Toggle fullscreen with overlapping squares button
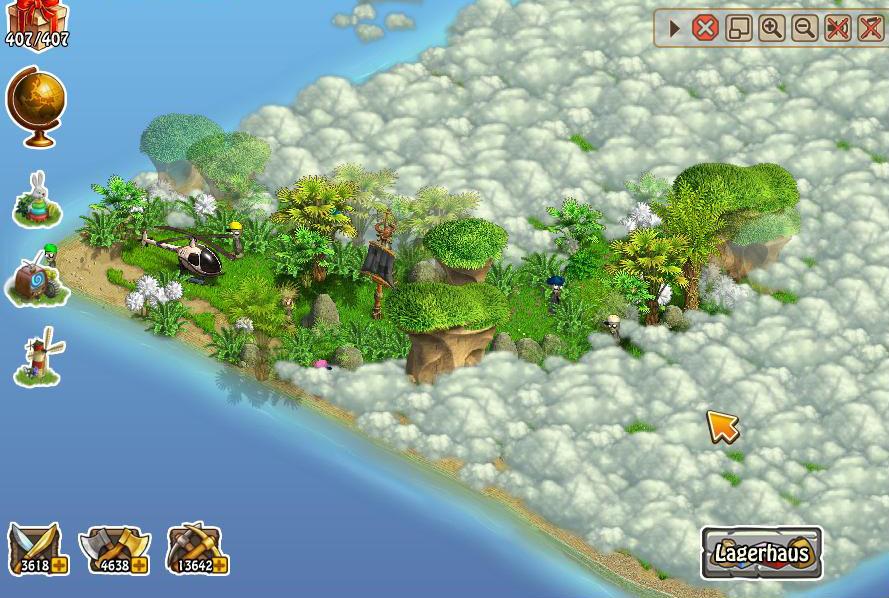Image resolution: width=889 pixels, height=598 pixels. (x=738, y=28)
